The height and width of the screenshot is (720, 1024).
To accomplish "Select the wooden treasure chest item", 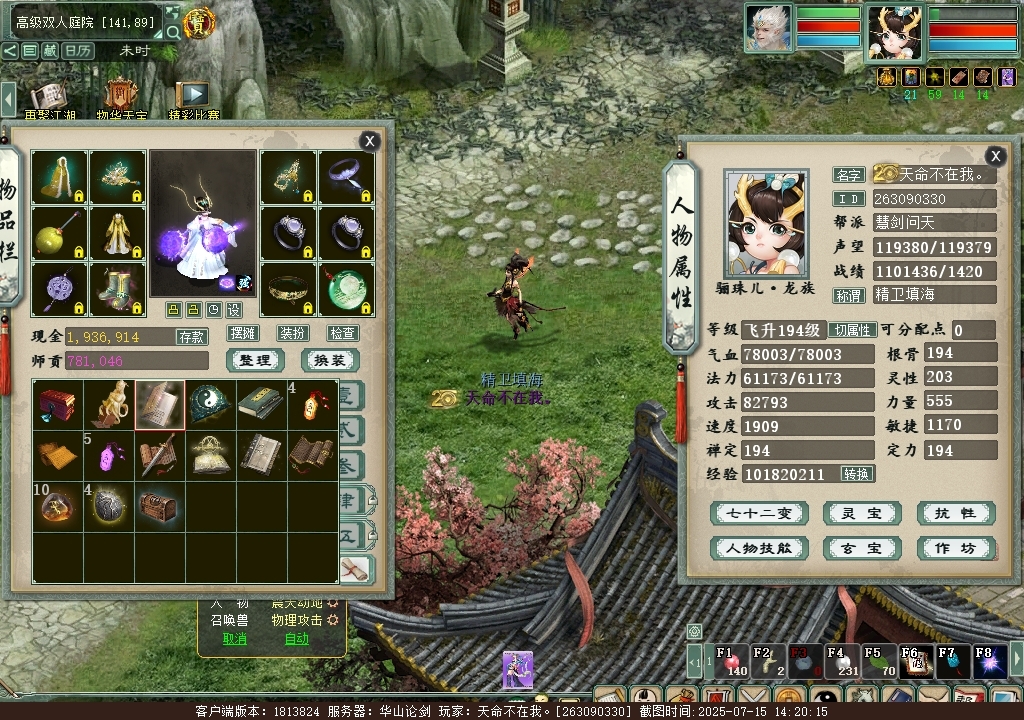I will (159, 507).
